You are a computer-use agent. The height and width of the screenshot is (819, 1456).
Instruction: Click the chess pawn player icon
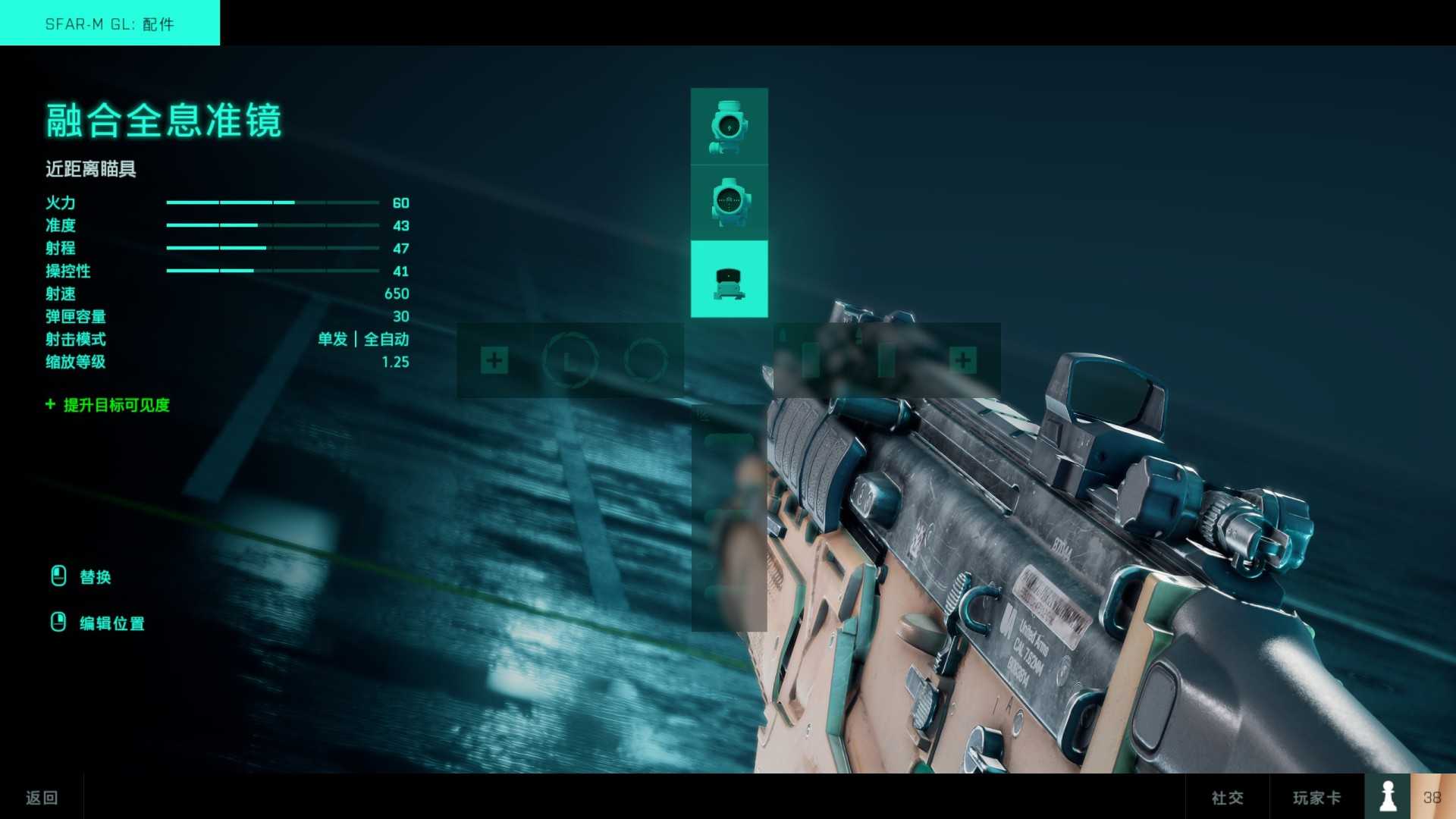[1388, 796]
